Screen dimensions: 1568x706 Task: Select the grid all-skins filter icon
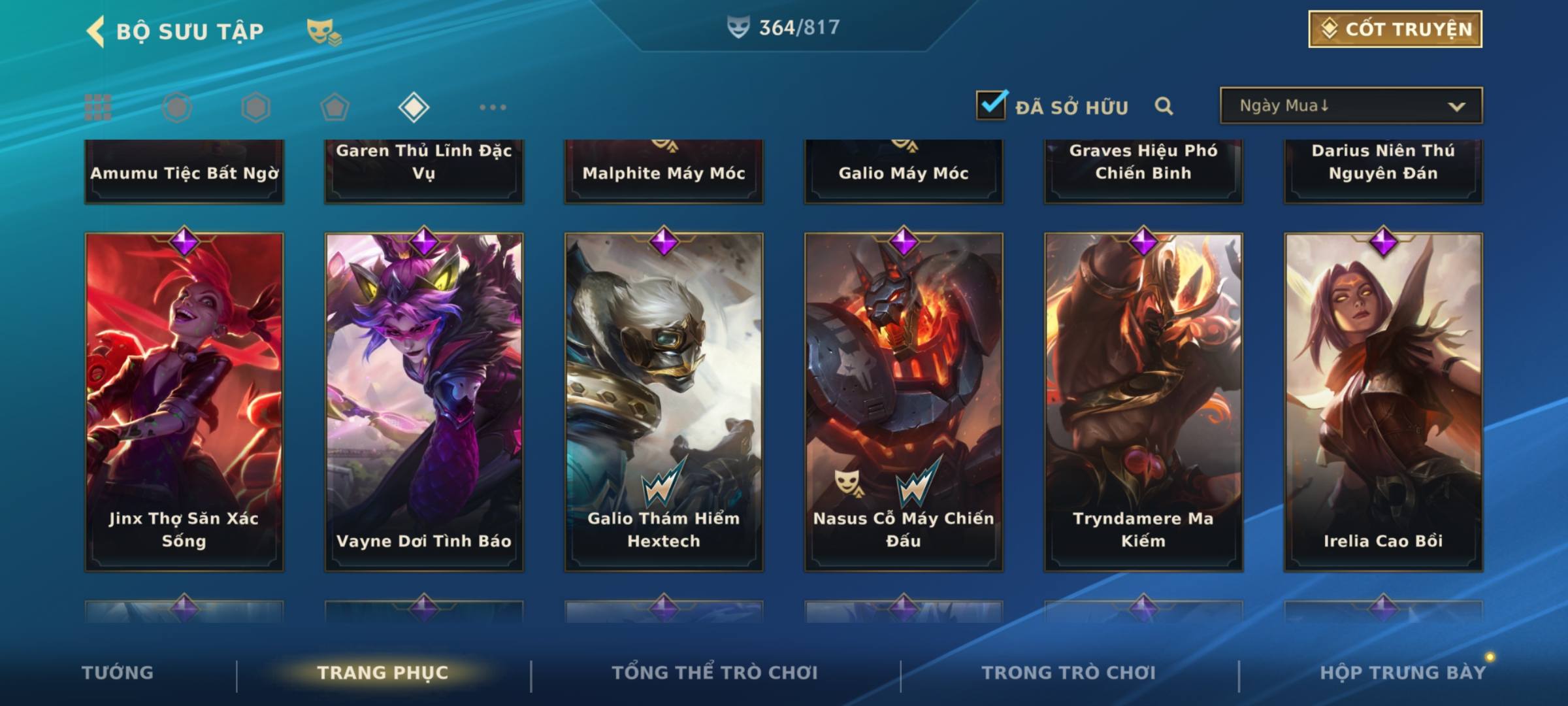click(x=98, y=107)
